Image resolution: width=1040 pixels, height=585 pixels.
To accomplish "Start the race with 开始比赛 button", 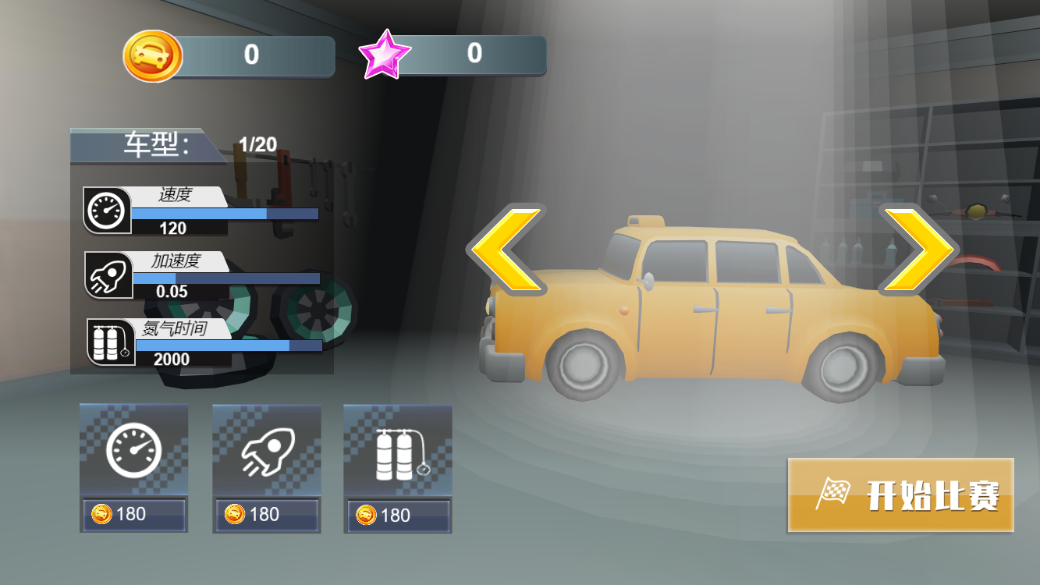I will 901,494.
